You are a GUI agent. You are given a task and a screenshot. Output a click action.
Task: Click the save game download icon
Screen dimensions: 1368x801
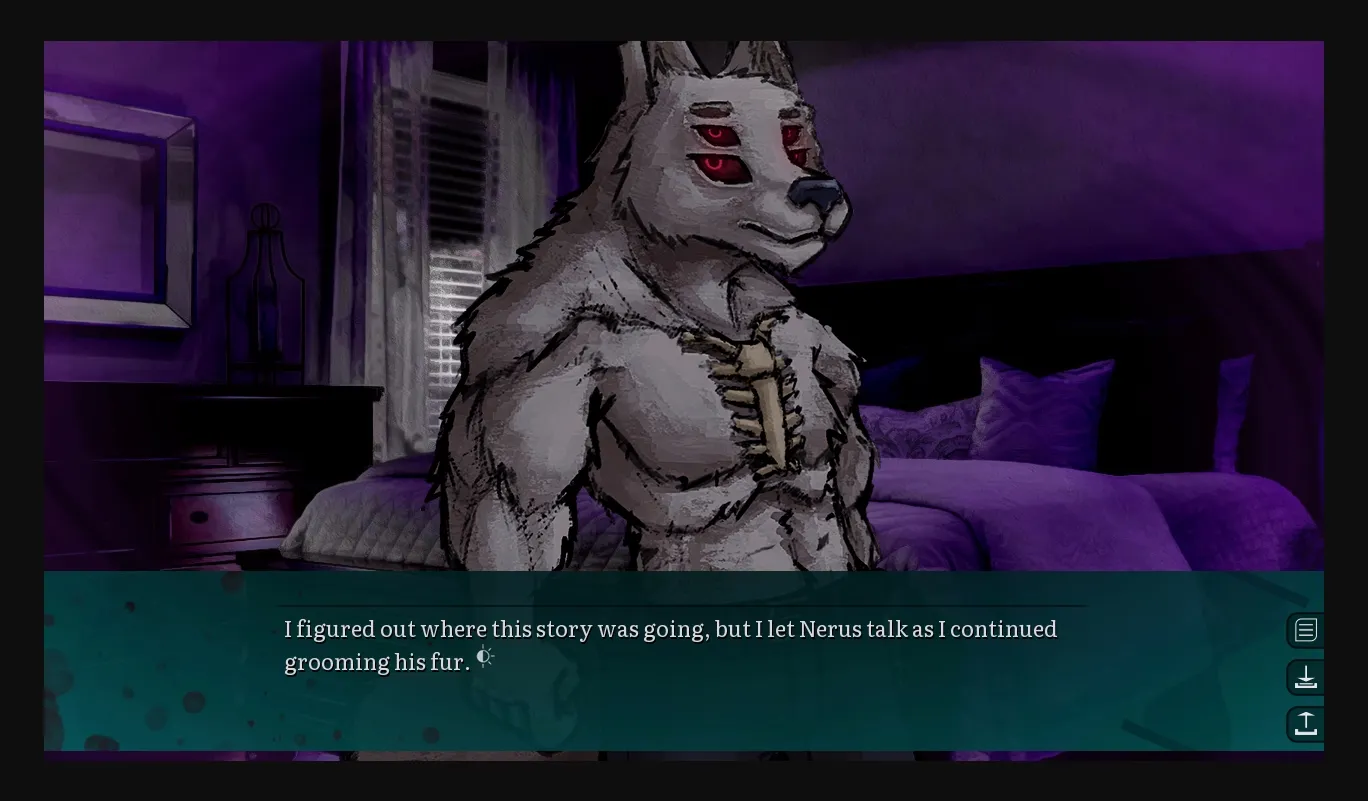coord(1306,677)
